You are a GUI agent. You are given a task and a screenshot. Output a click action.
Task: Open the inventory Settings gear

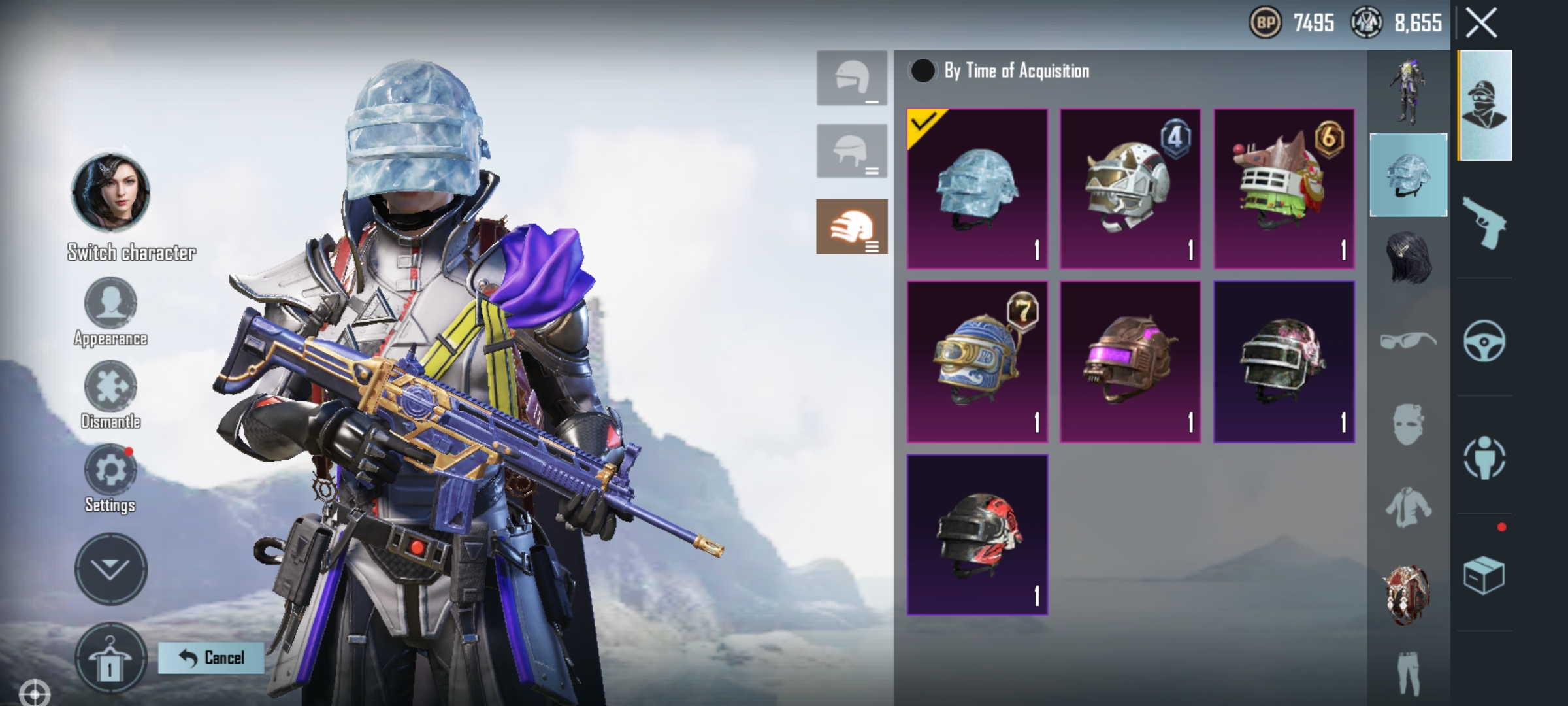pyautogui.click(x=110, y=469)
